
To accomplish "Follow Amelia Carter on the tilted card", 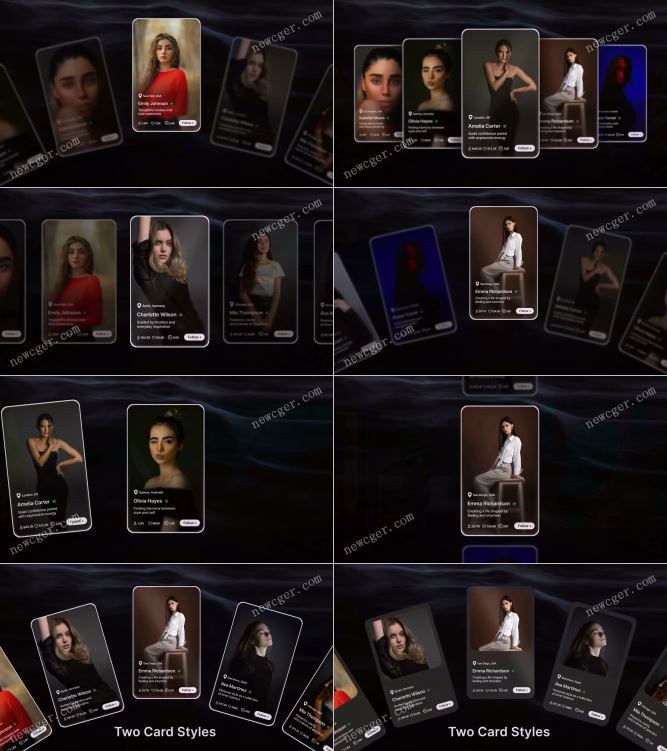I will click(x=75, y=521).
